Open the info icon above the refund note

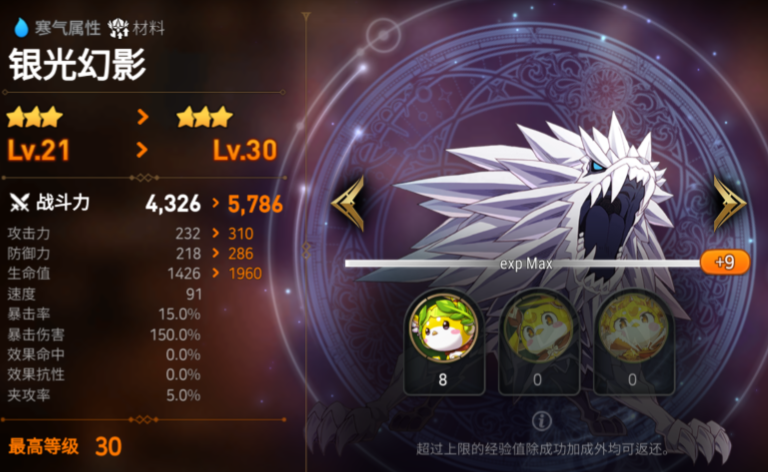click(x=542, y=420)
